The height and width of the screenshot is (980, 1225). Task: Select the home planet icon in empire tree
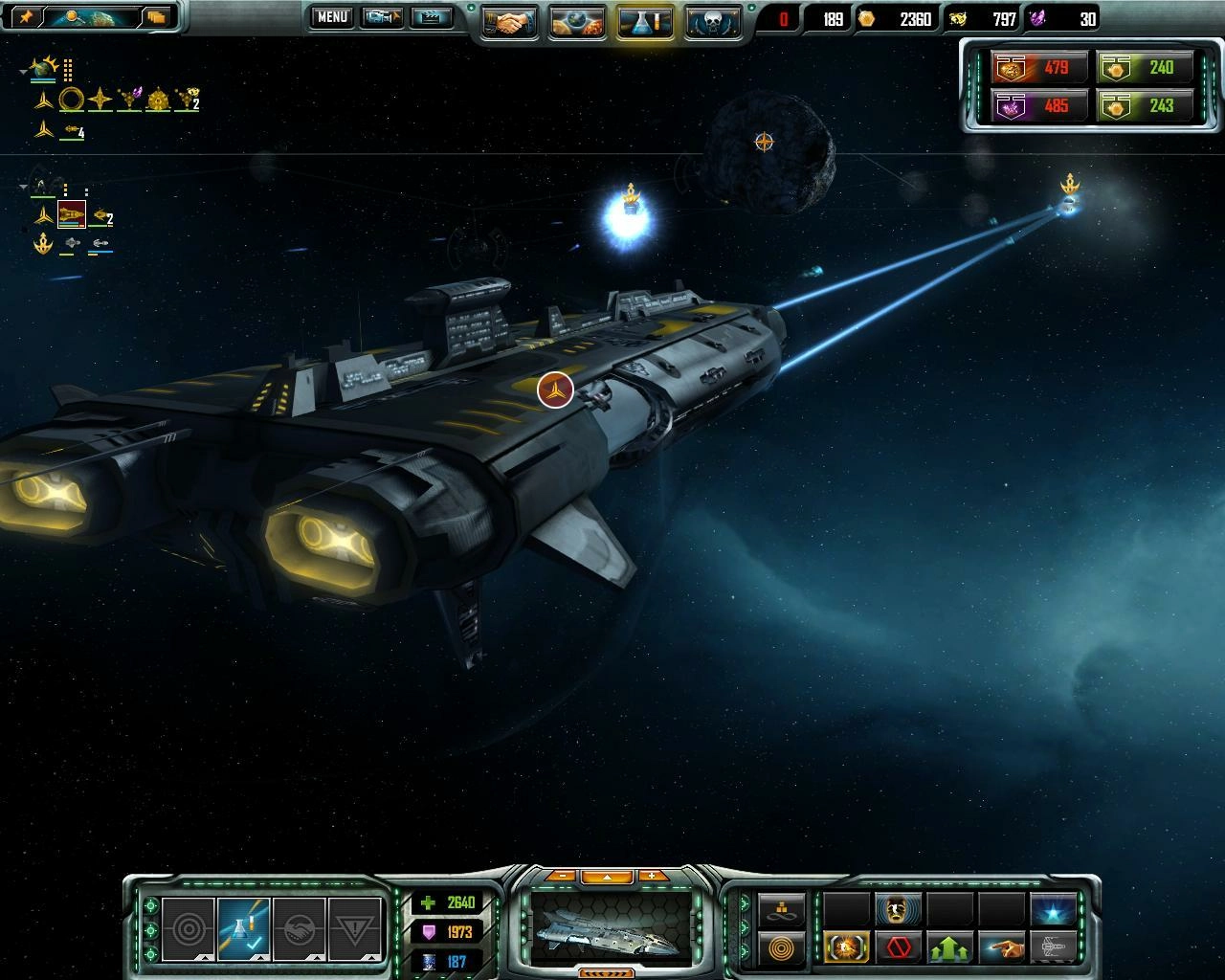tap(43, 68)
